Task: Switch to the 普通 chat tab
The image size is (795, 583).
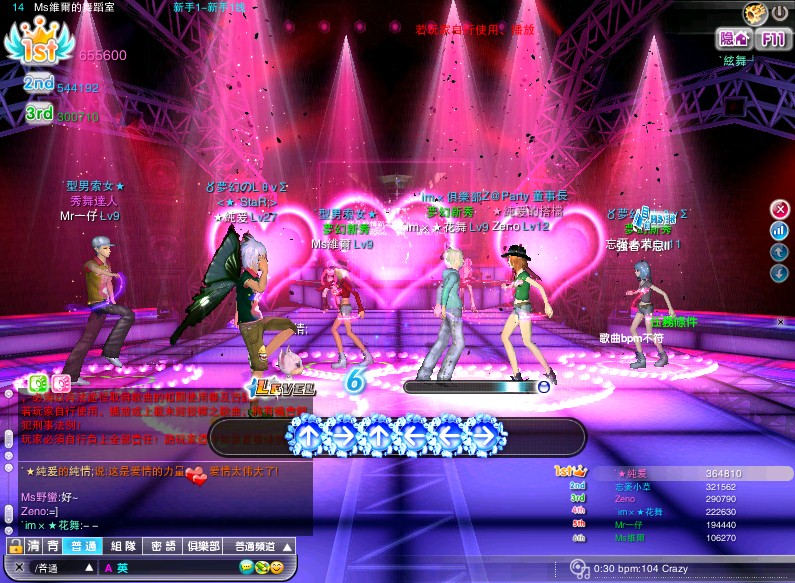Action: click(79, 546)
